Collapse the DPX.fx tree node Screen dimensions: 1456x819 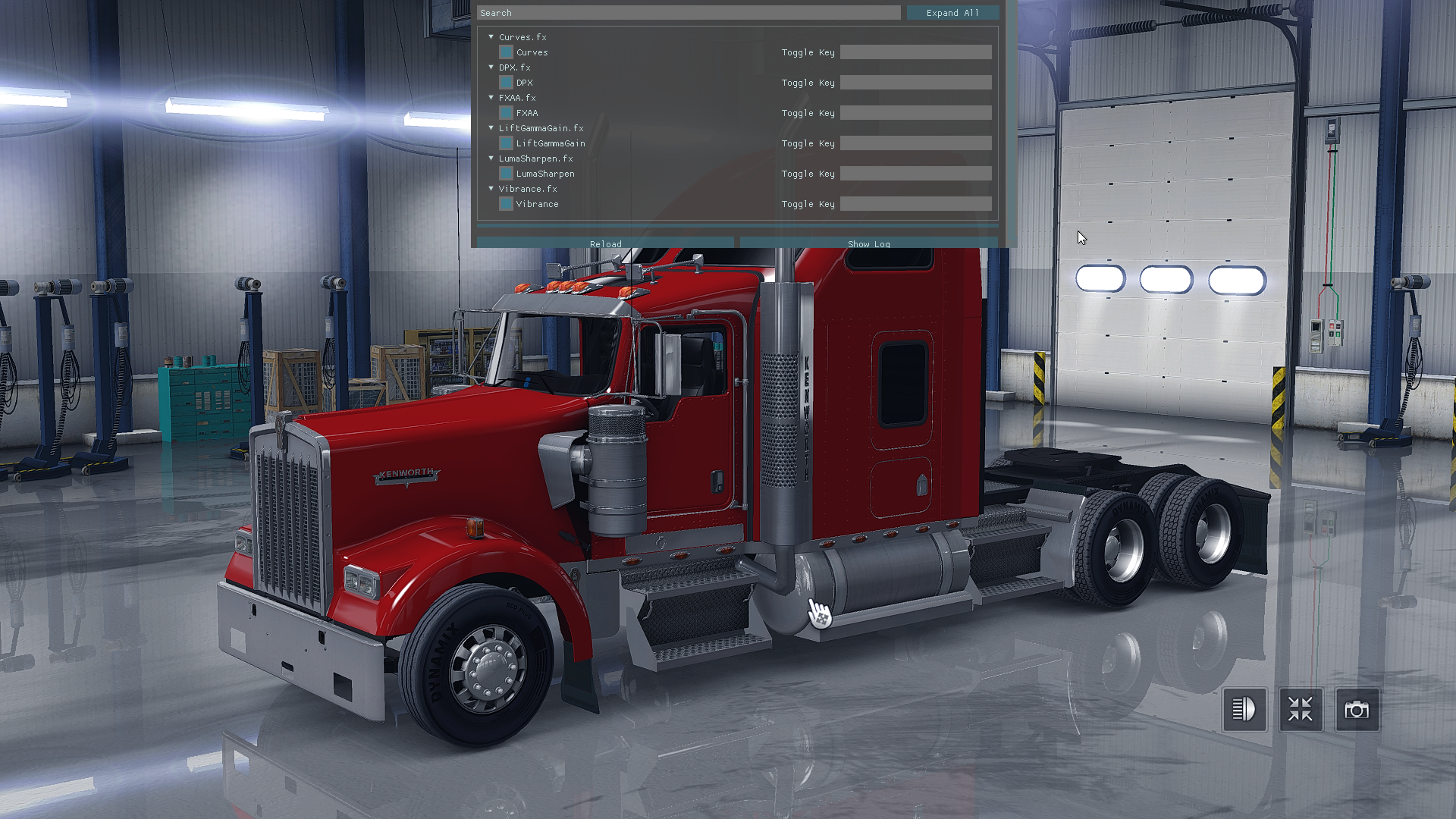pos(491,67)
